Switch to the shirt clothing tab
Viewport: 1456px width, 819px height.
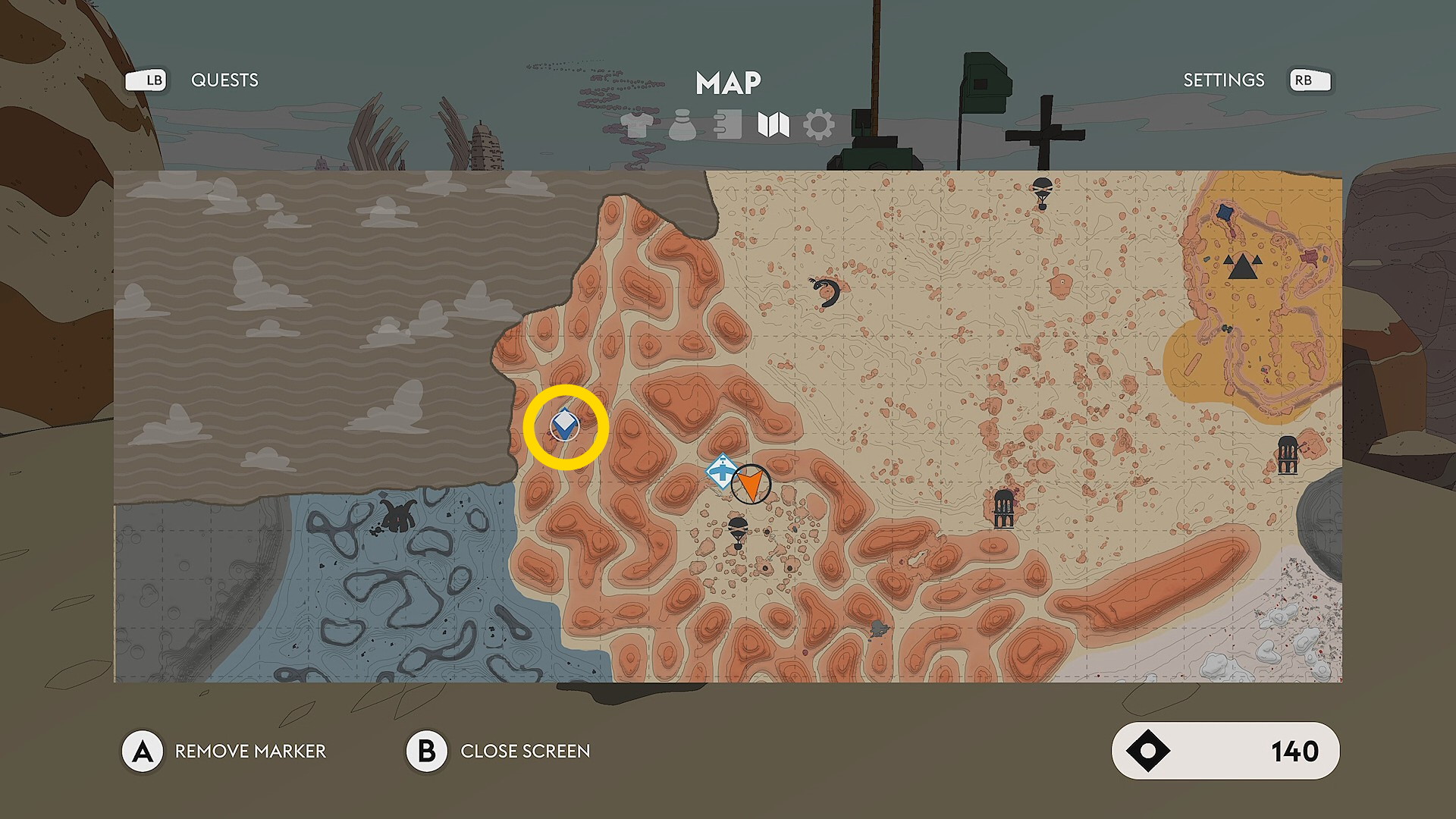[635, 125]
